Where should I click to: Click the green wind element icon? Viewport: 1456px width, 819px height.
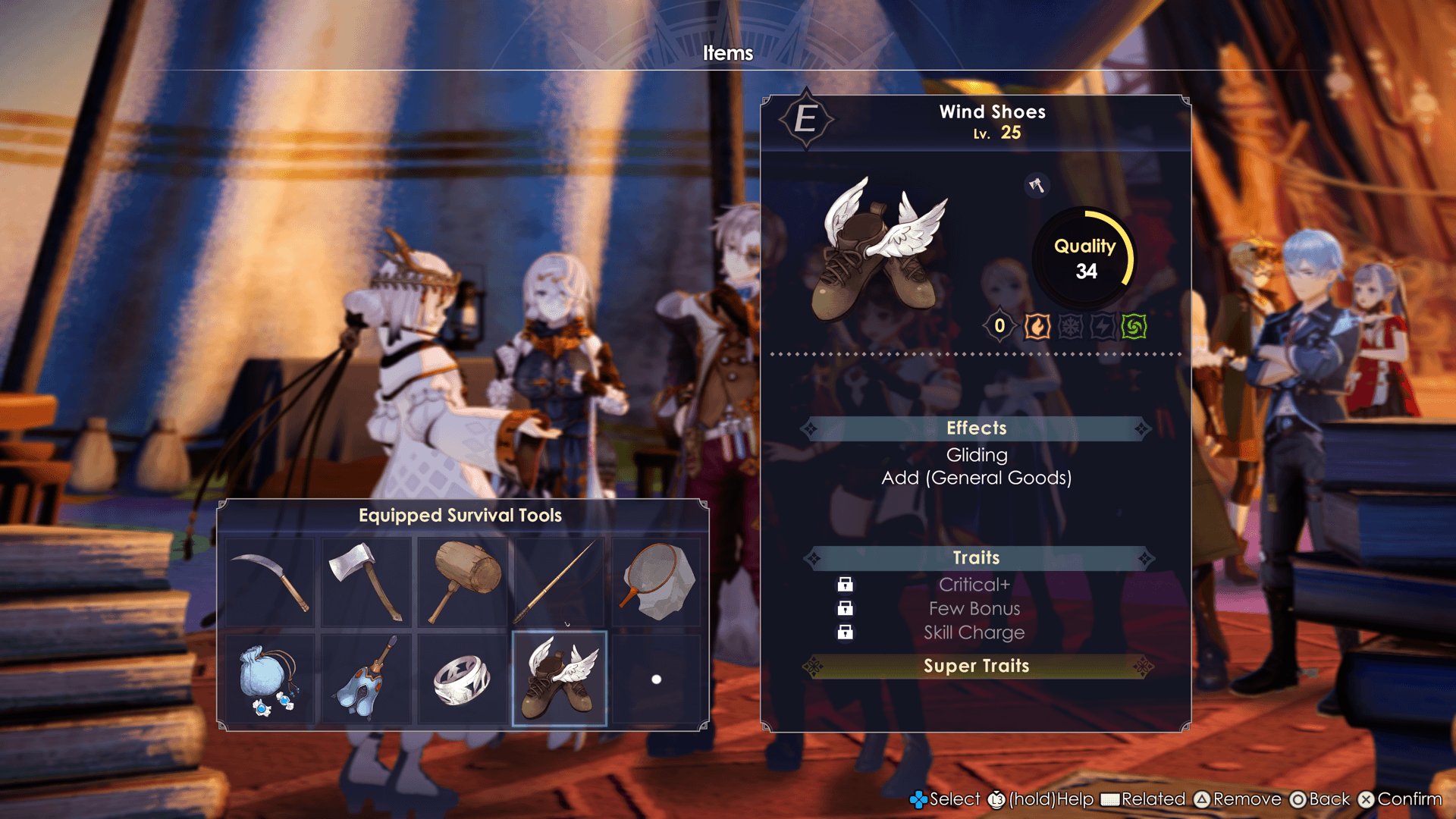click(x=1134, y=327)
